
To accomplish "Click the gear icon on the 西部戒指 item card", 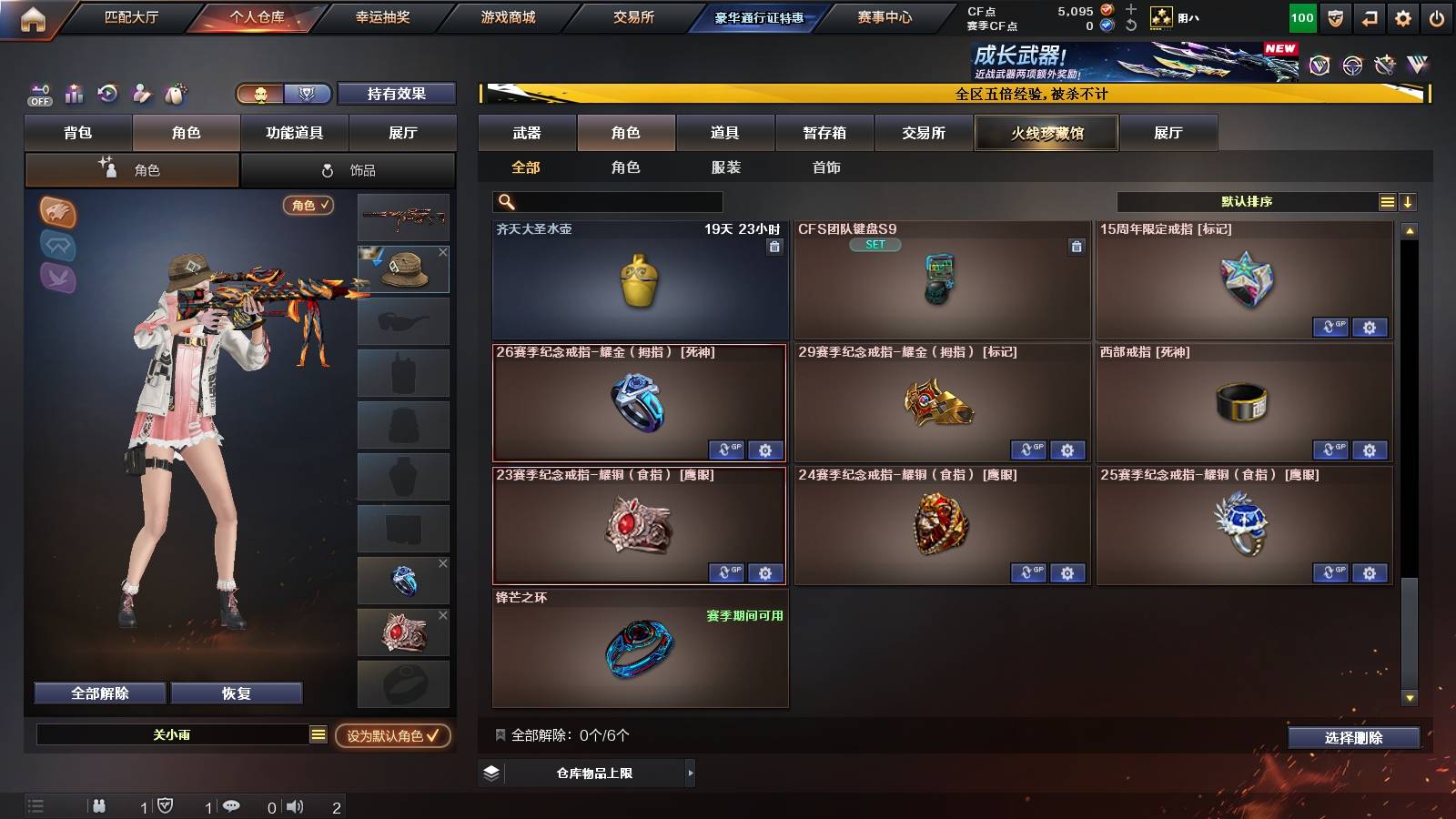I will pyautogui.click(x=1369, y=450).
